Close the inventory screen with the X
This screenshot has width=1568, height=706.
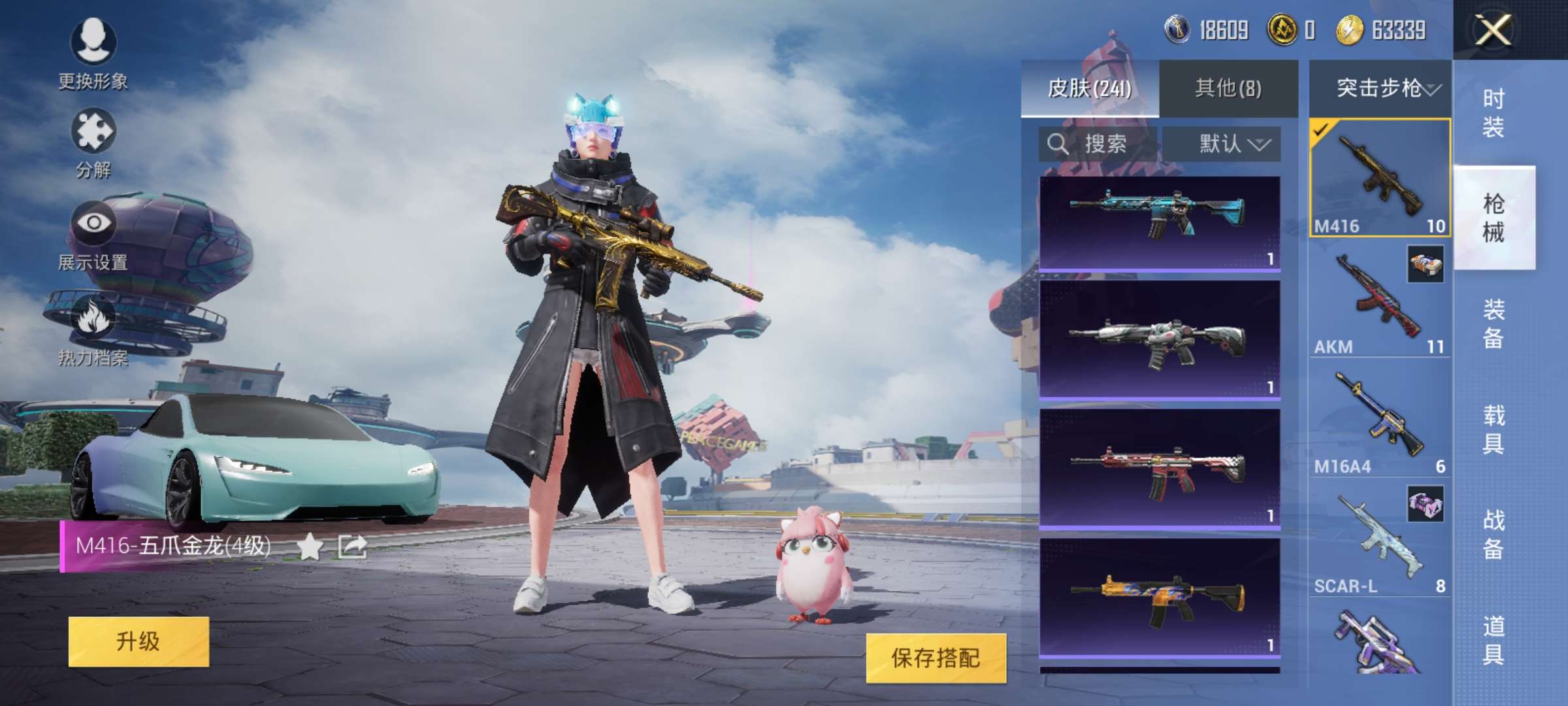pos(1492,30)
